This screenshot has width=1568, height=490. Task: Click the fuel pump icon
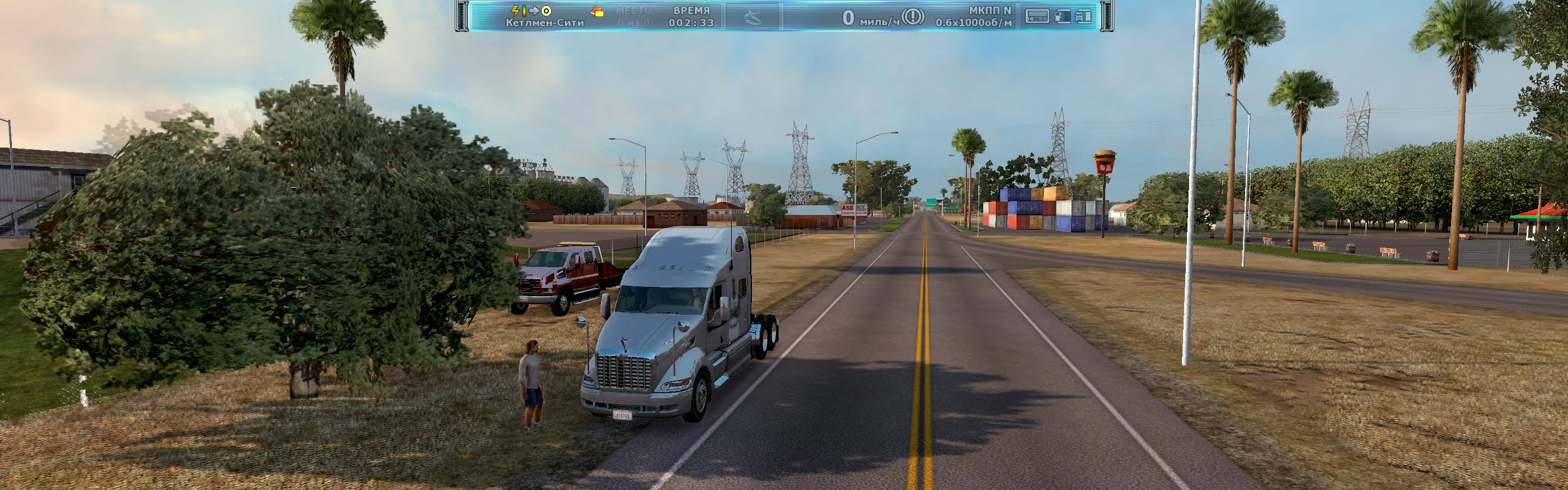[1062, 16]
